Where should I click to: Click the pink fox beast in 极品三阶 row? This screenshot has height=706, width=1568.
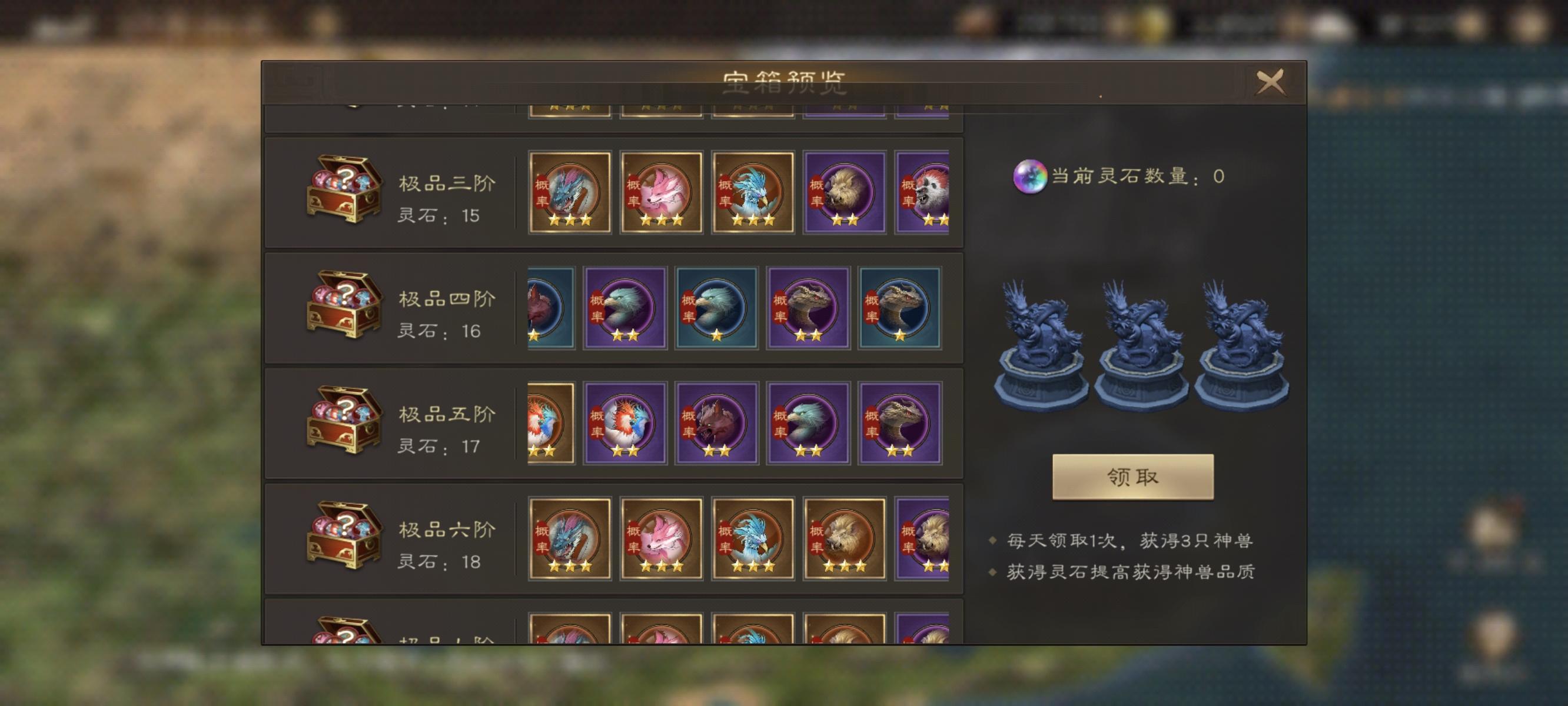[660, 194]
